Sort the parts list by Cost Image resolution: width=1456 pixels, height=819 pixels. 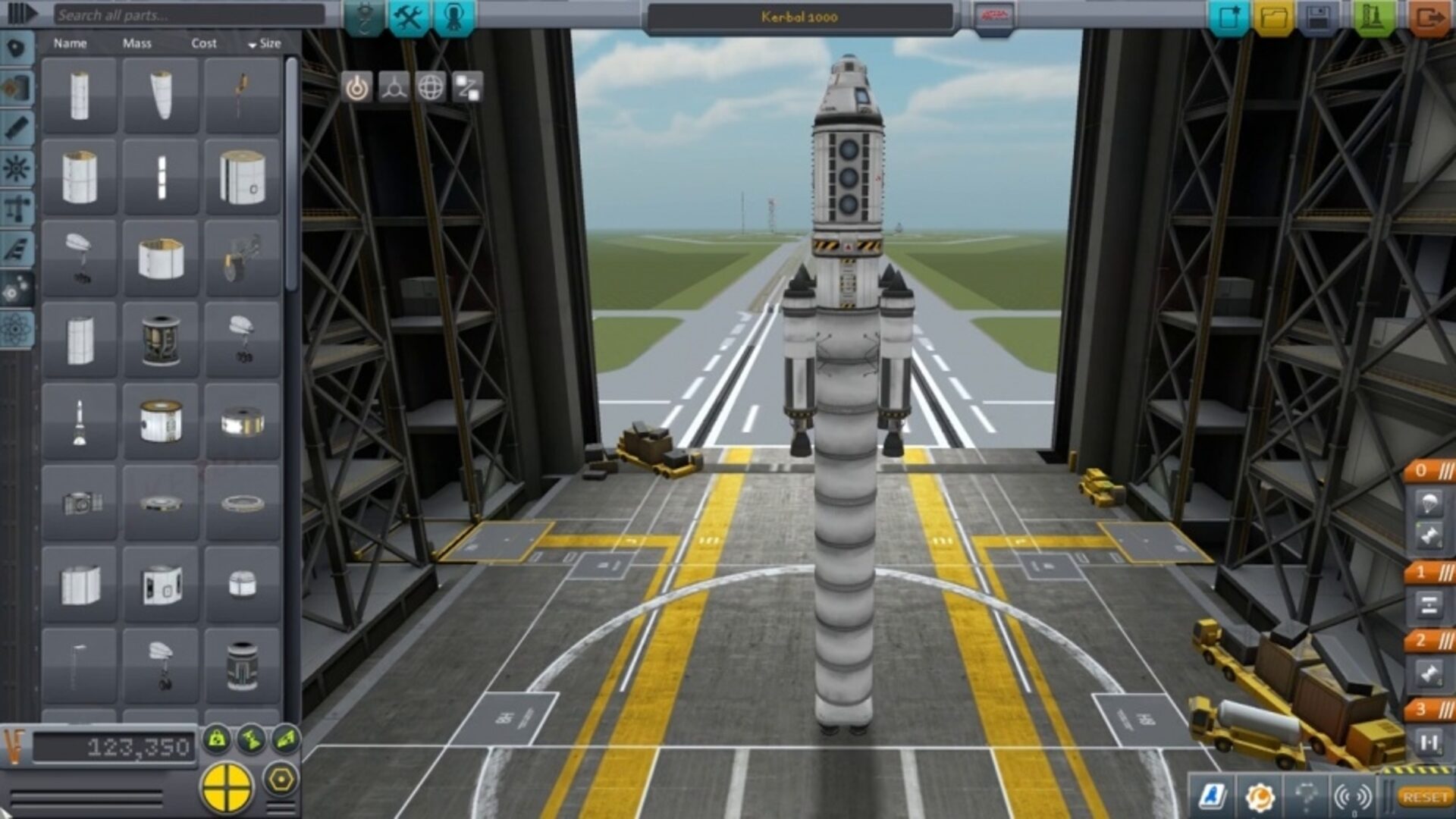[203, 44]
